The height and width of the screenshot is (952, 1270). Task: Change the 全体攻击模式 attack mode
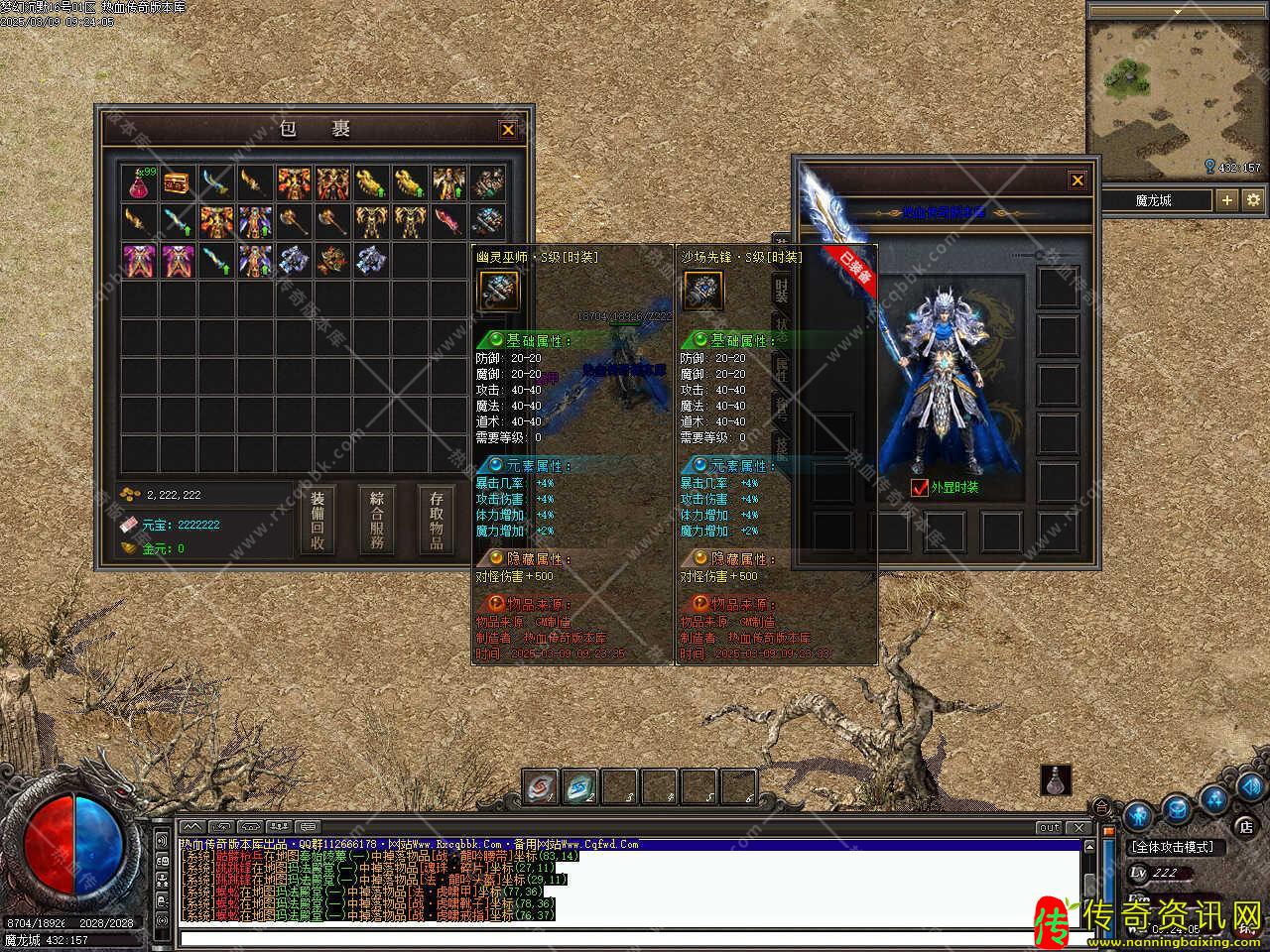(x=1176, y=847)
